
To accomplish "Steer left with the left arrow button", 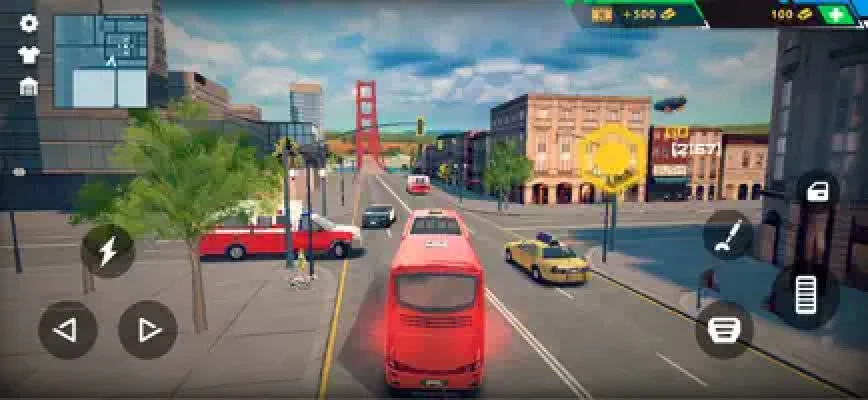I will click(67, 330).
